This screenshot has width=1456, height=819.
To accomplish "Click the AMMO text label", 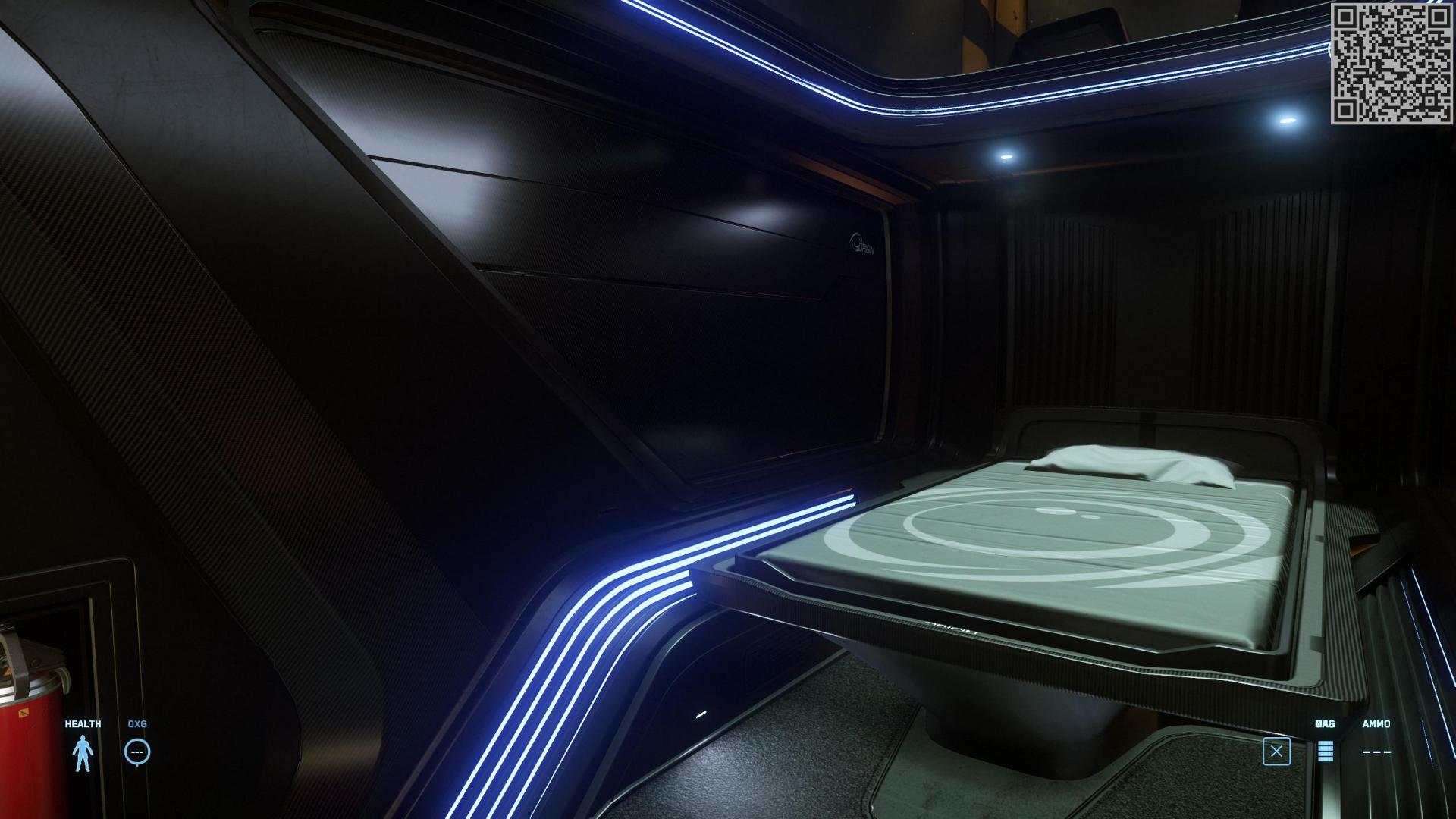I will point(1378,724).
